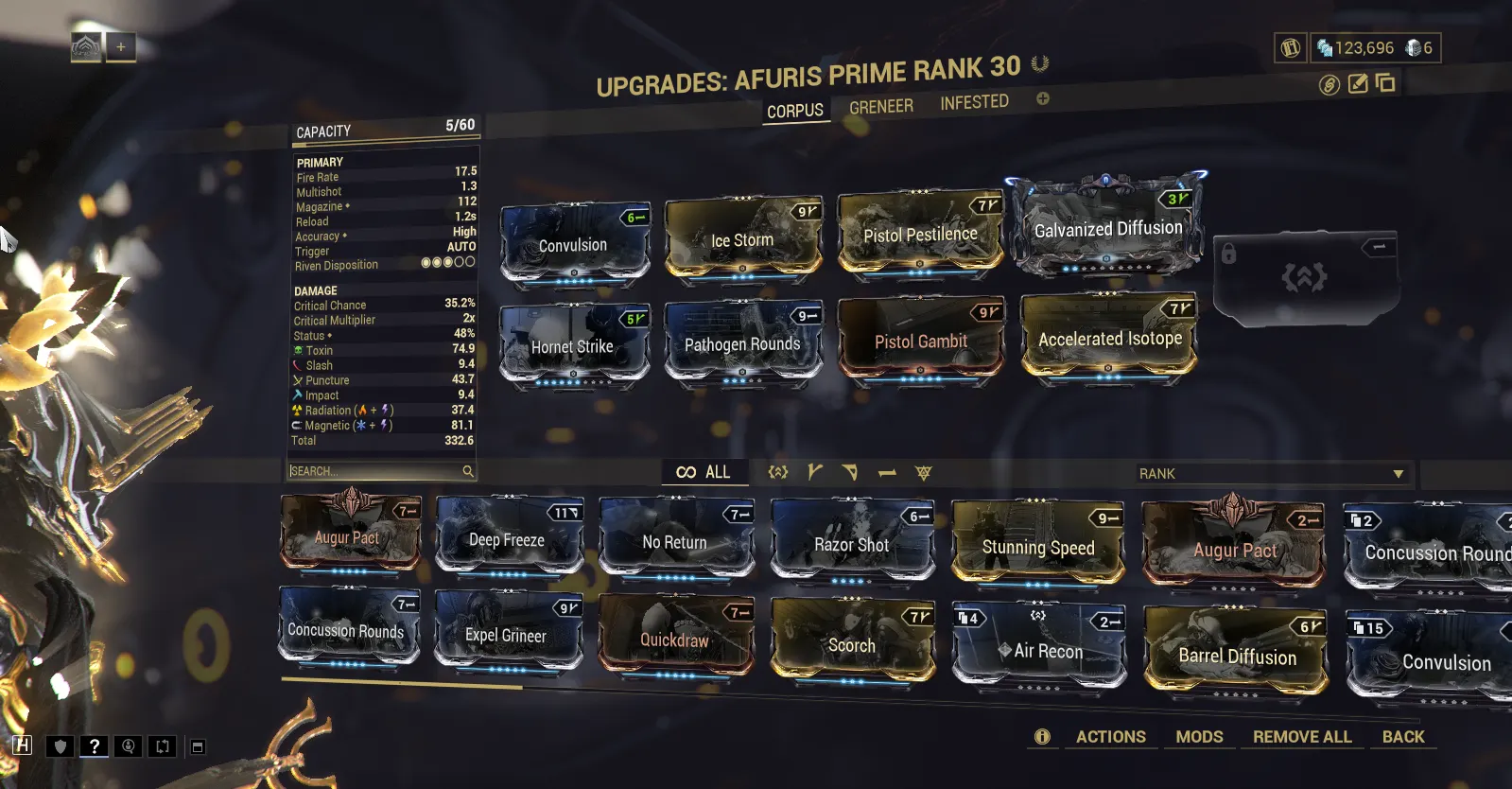Image resolution: width=1512 pixels, height=789 pixels.
Task: Choose the Galvanized Diffusion mod slot
Action: tap(1107, 228)
